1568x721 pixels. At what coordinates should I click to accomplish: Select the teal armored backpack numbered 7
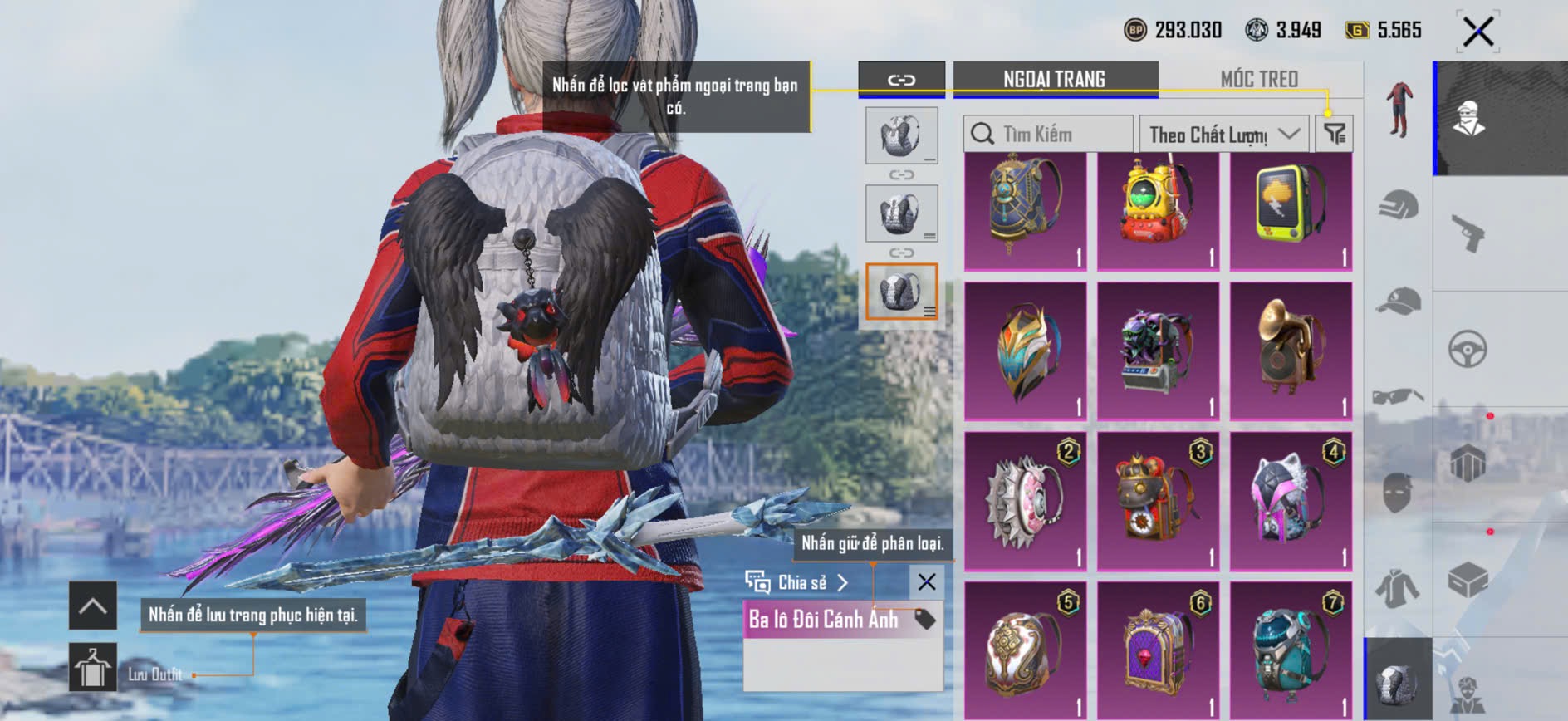point(1291,650)
